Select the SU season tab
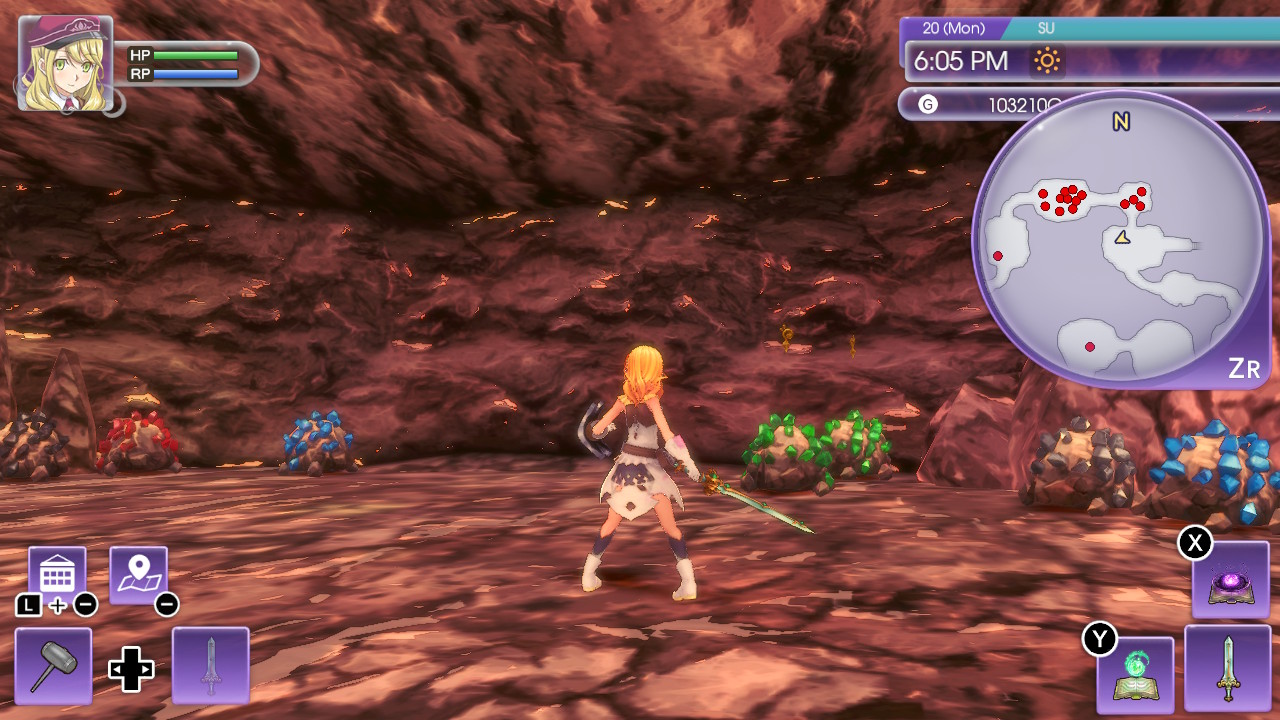The image size is (1280, 720). pyautogui.click(x=1046, y=28)
